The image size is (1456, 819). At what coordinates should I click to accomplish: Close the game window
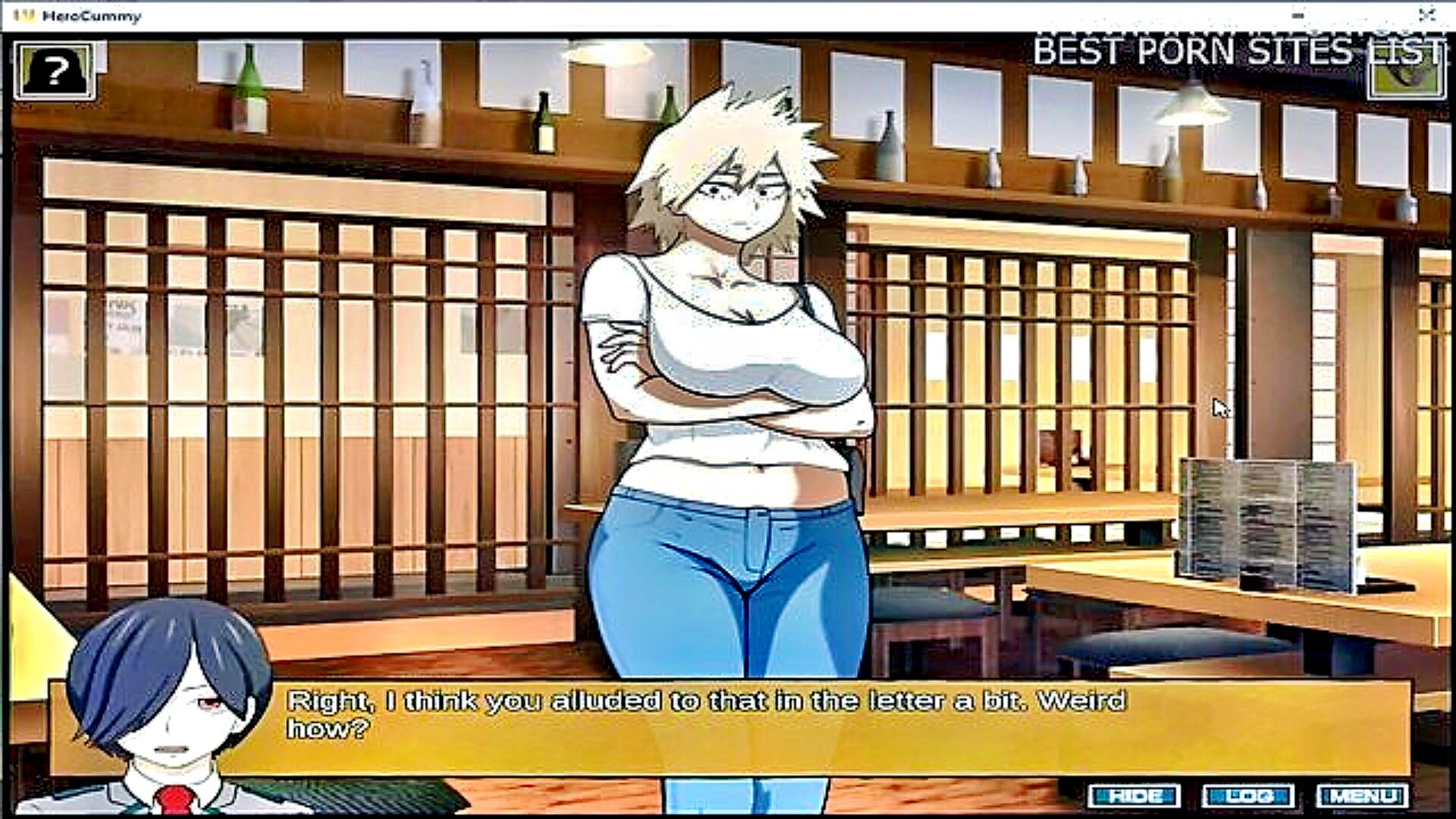[x=1427, y=15]
